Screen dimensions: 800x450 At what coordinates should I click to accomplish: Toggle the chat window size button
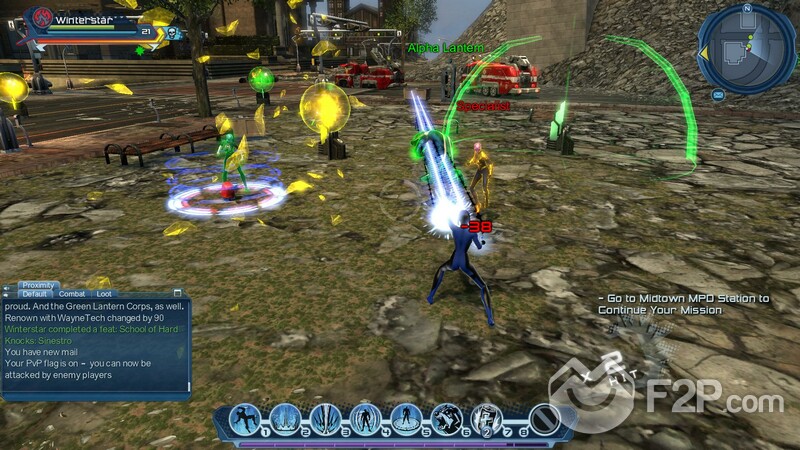178,294
